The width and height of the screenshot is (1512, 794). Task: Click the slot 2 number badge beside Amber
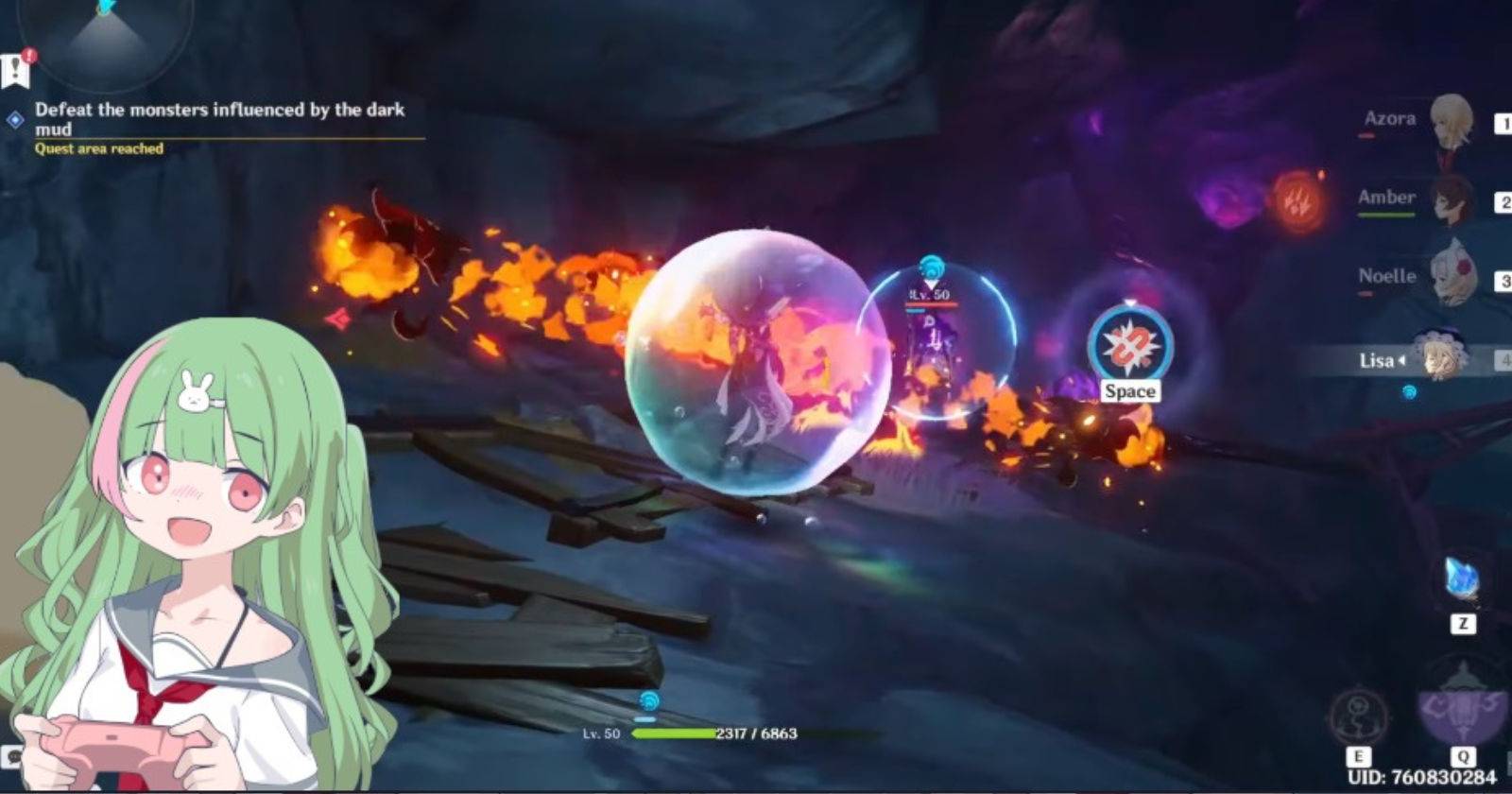1504,200
